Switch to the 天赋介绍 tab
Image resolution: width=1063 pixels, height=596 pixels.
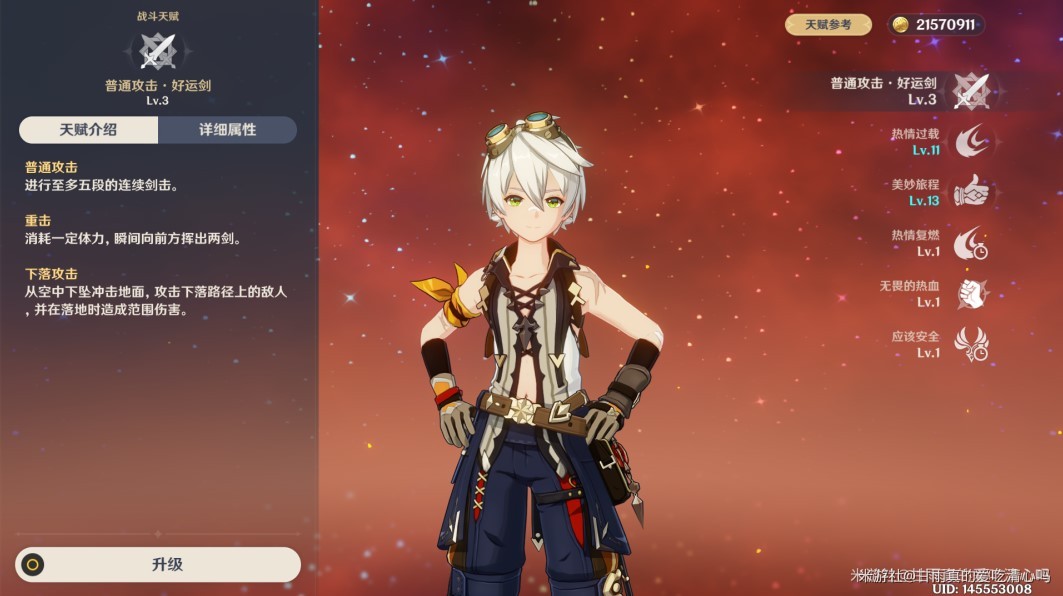(88, 130)
